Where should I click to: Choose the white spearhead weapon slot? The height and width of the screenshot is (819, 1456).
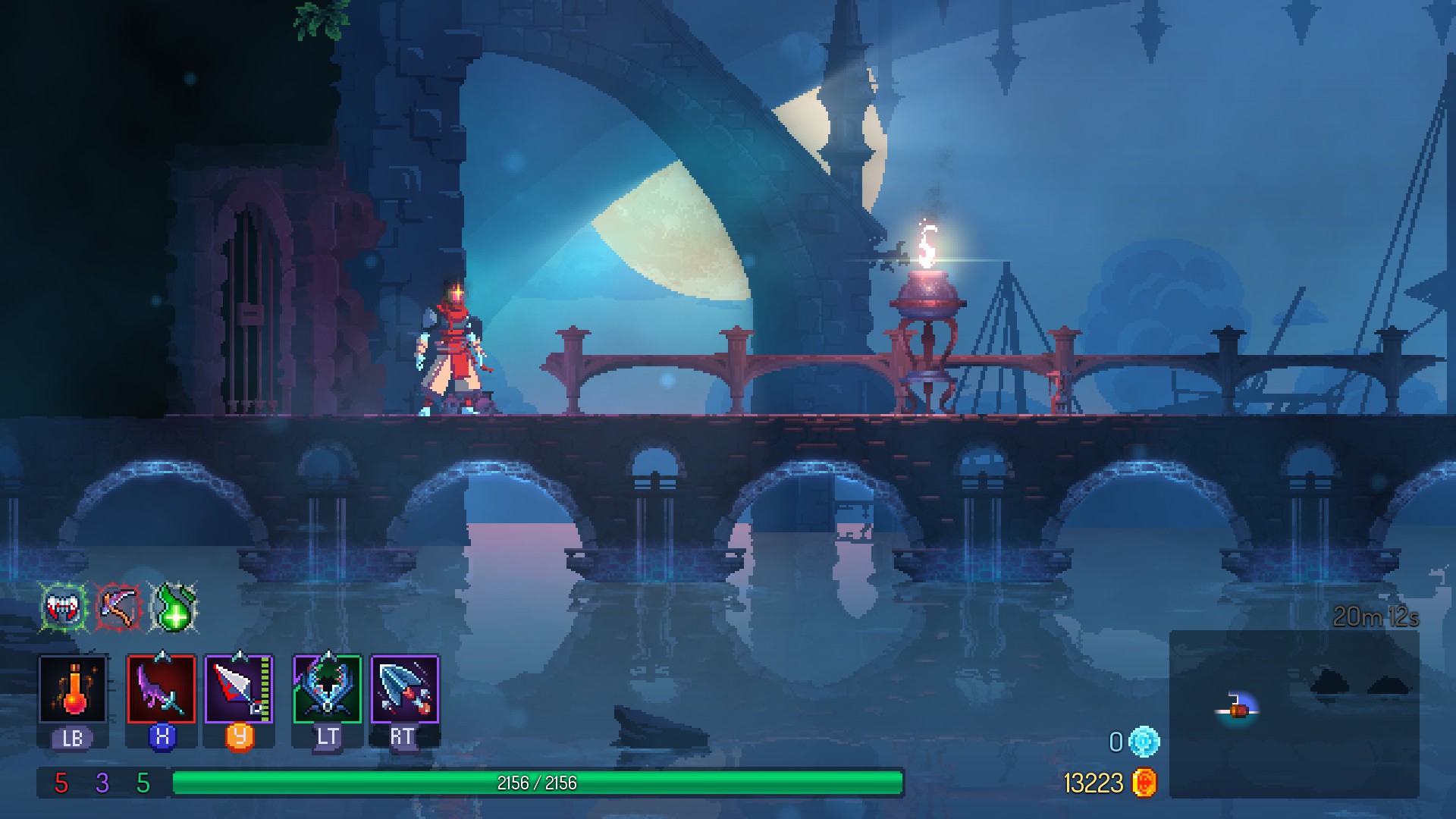coord(239,689)
